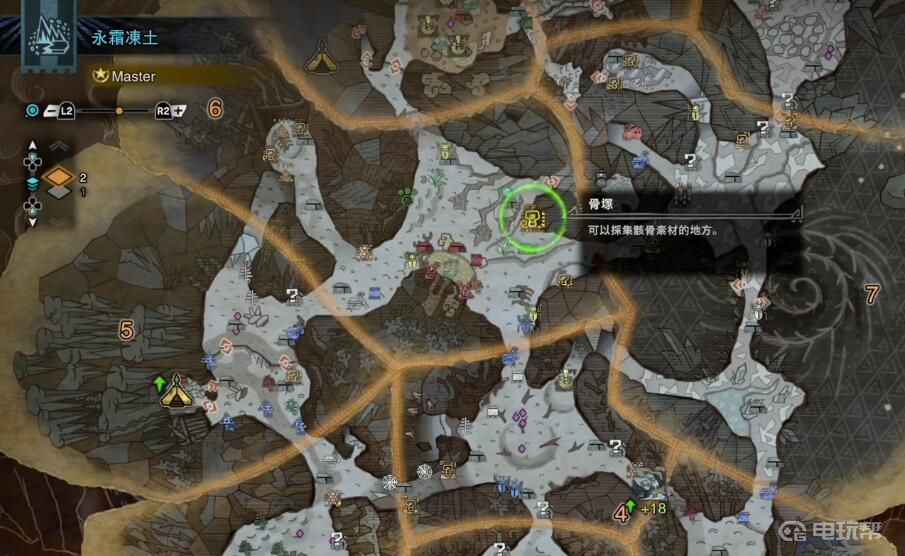The width and height of the screenshot is (905, 556).
Task: Select the area 4 number marker
Action: tap(622, 514)
